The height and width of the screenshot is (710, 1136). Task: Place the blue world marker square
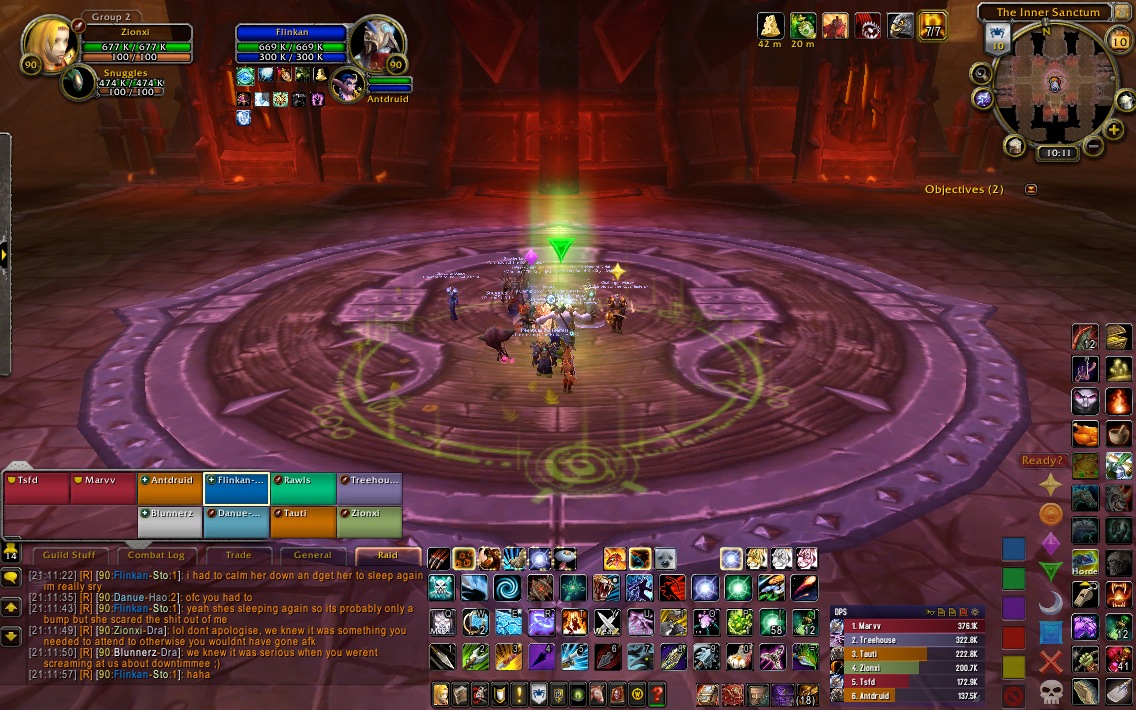pyautogui.click(x=1014, y=548)
